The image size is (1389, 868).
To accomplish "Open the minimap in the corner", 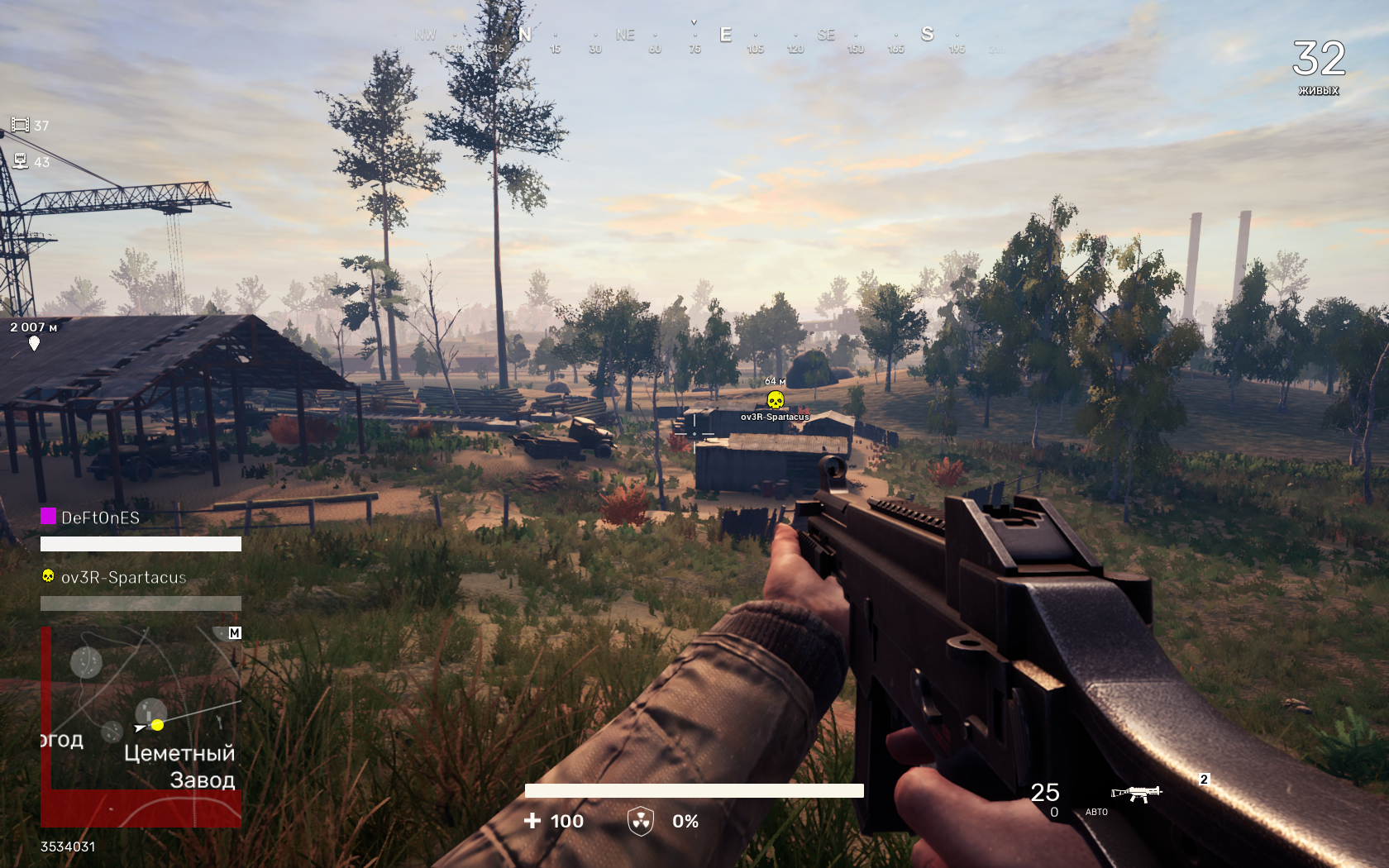I will (141, 727).
